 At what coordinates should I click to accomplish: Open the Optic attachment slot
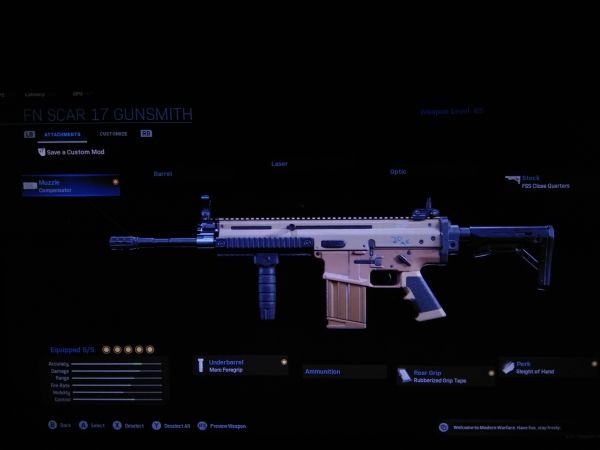pyautogui.click(x=398, y=172)
